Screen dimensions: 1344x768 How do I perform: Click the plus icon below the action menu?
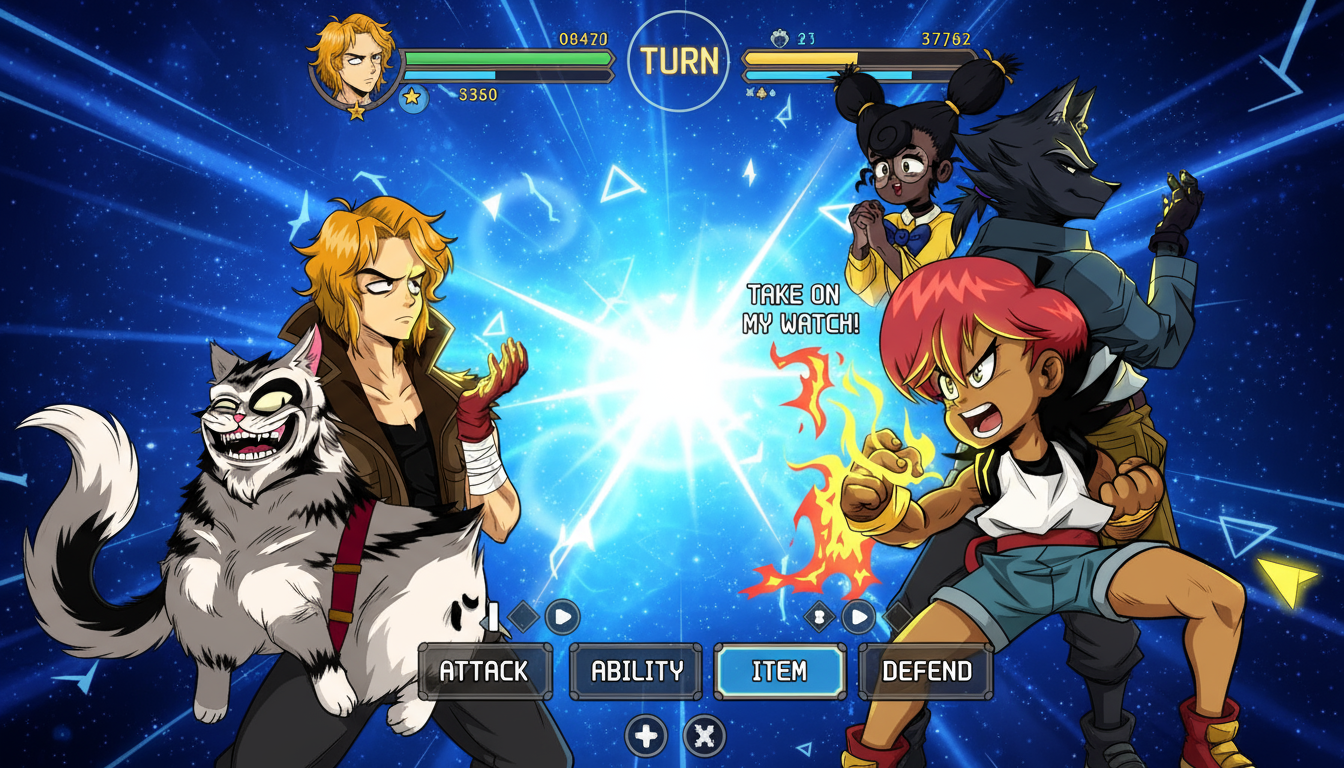pos(646,733)
